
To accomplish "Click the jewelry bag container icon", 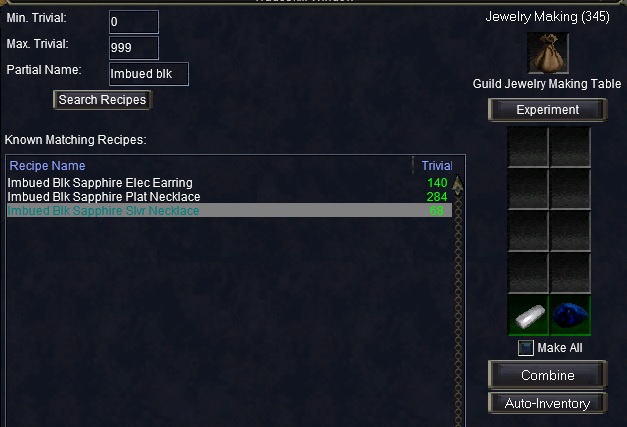I will 547,52.
